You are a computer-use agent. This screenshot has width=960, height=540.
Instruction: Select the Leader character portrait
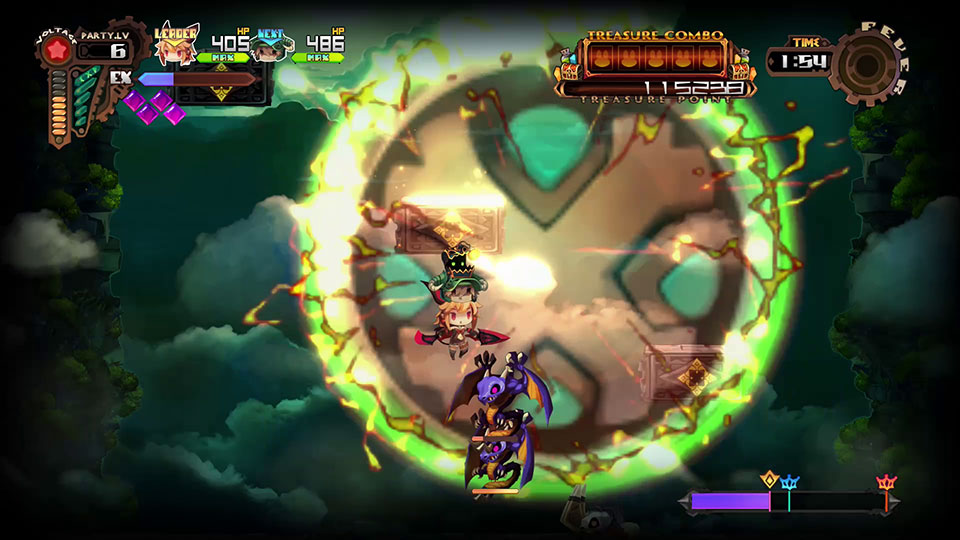tap(176, 48)
